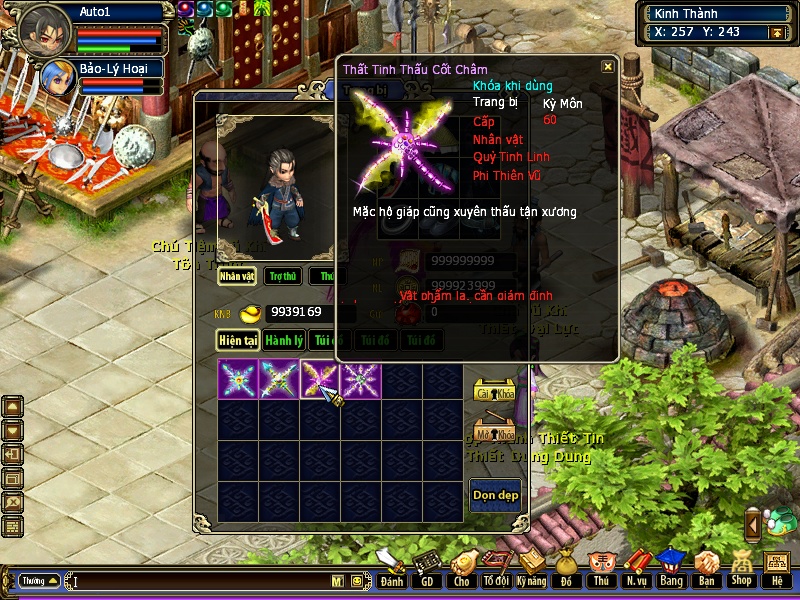Switch to the Trợ thủ tab
800x600 pixels.
(283, 275)
